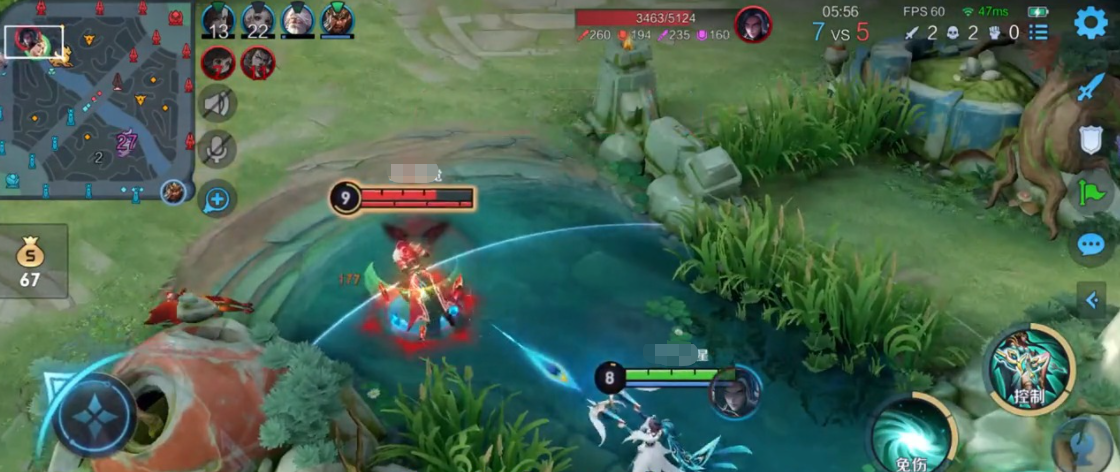The height and width of the screenshot is (472, 1120).
Task: Collapse the signal panel with the arrow
Action: click(x=1092, y=300)
